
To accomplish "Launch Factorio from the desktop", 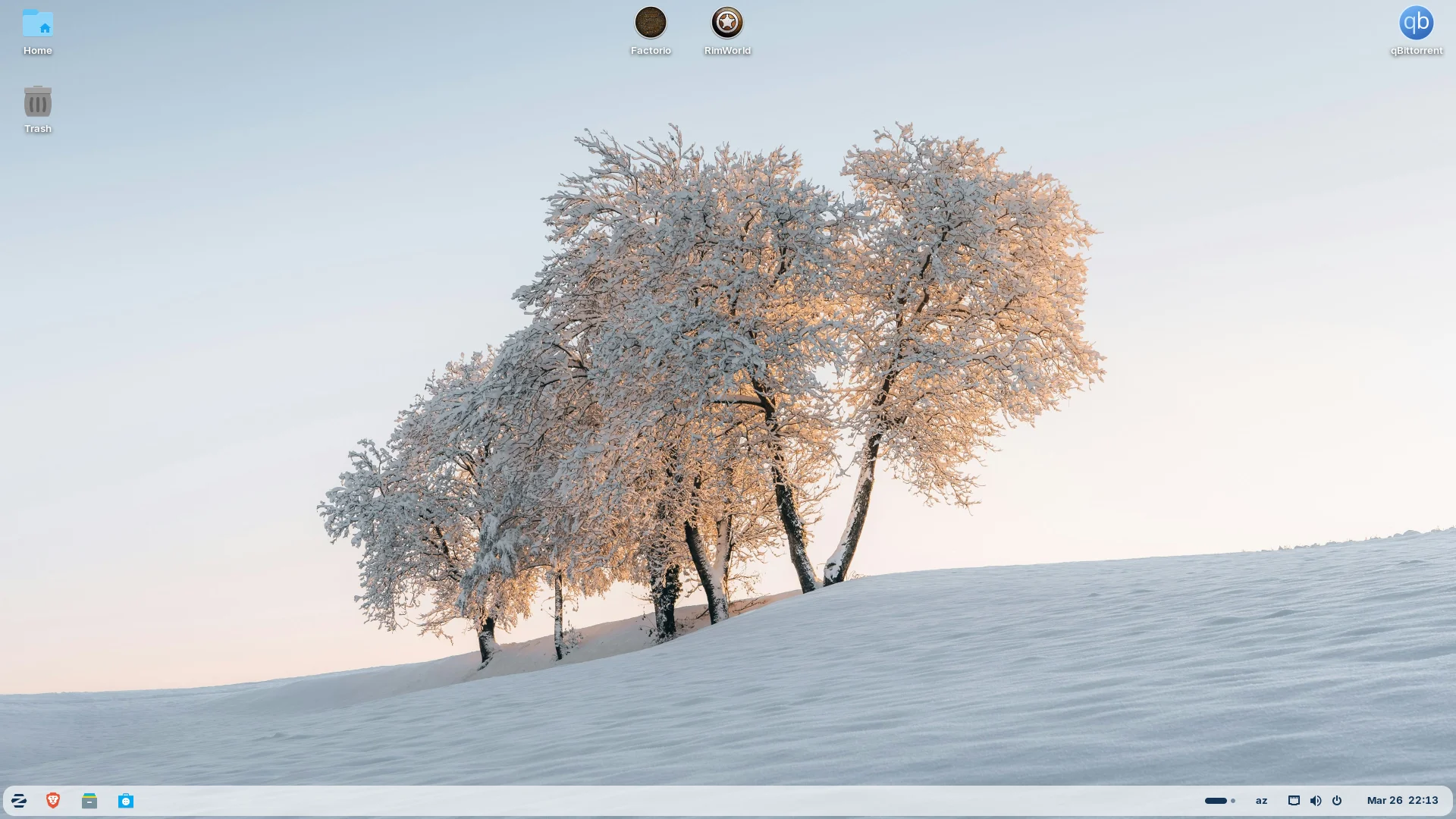I will pyautogui.click(x=651, y=23).
